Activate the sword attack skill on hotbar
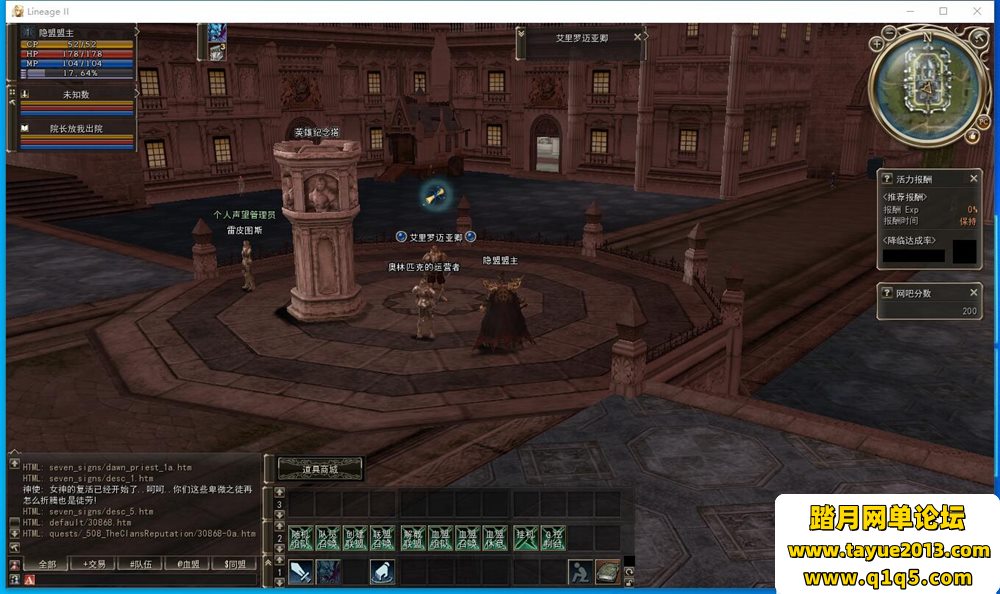Screen dimensions: 1000x594 coord(302,572)
